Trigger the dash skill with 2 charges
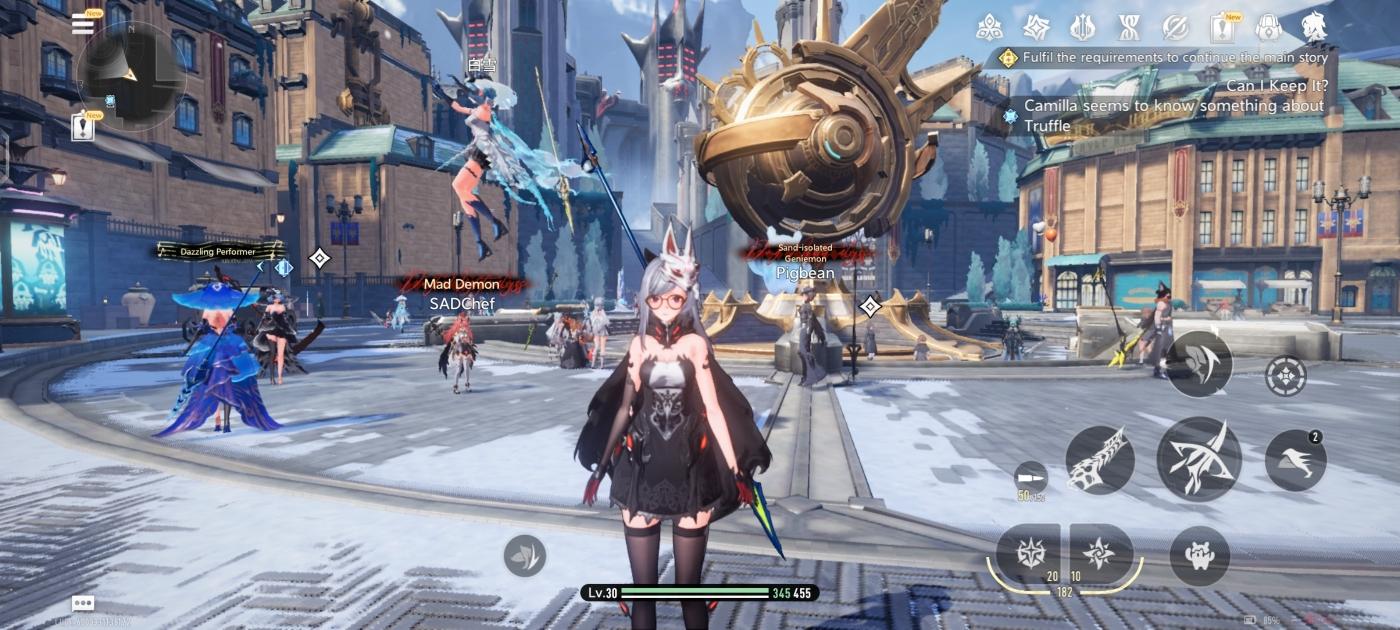The width and height of the screenshot is (1400, 630). point(1295,461)
